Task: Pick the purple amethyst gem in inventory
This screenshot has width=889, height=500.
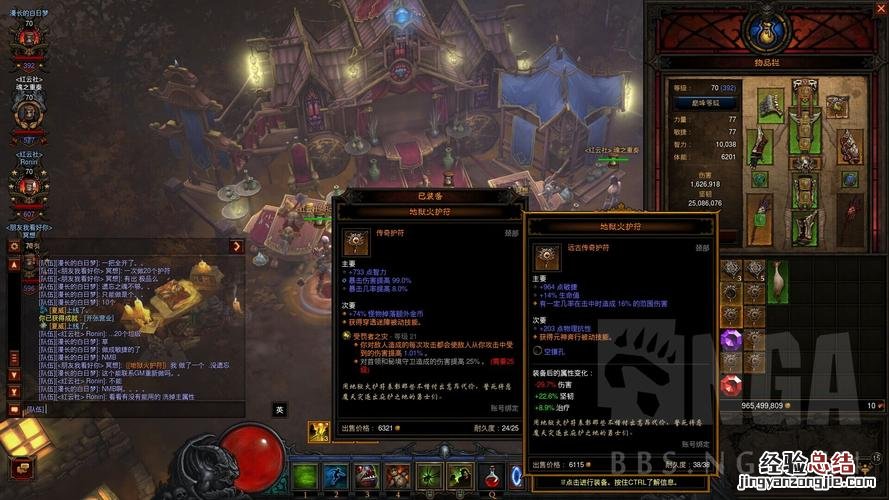Action: (x=731, y=339)
